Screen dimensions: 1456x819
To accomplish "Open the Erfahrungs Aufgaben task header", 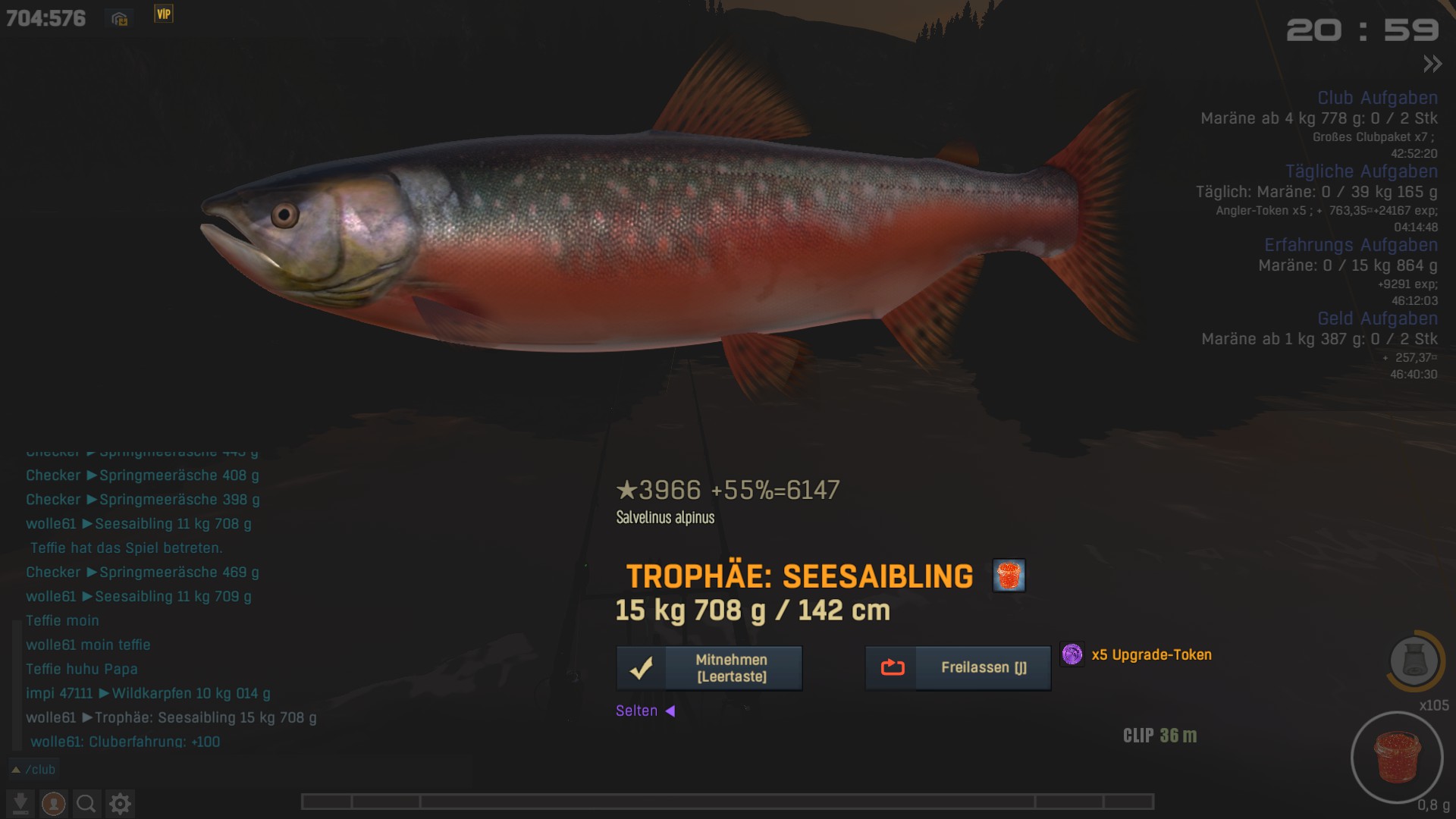I will pyautogui.click(x=1351, y=245).
